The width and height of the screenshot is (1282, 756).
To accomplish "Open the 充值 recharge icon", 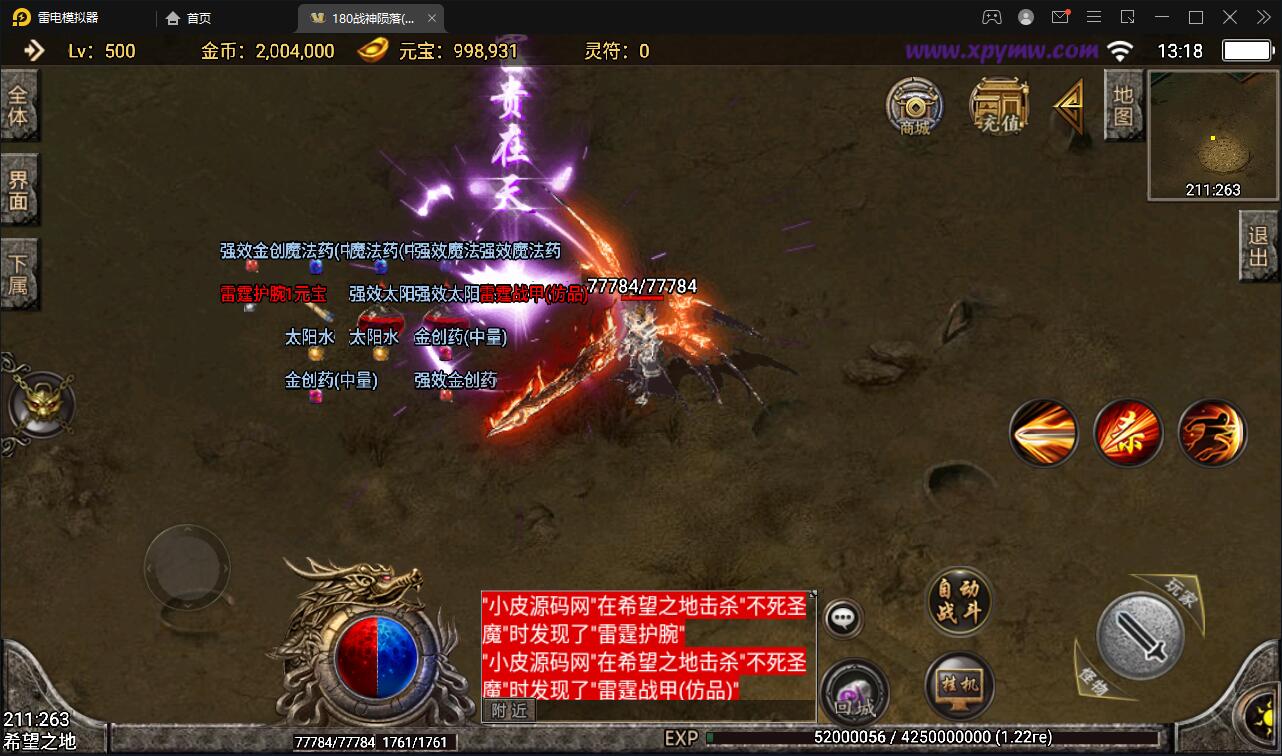I will (x=998, y=105).
